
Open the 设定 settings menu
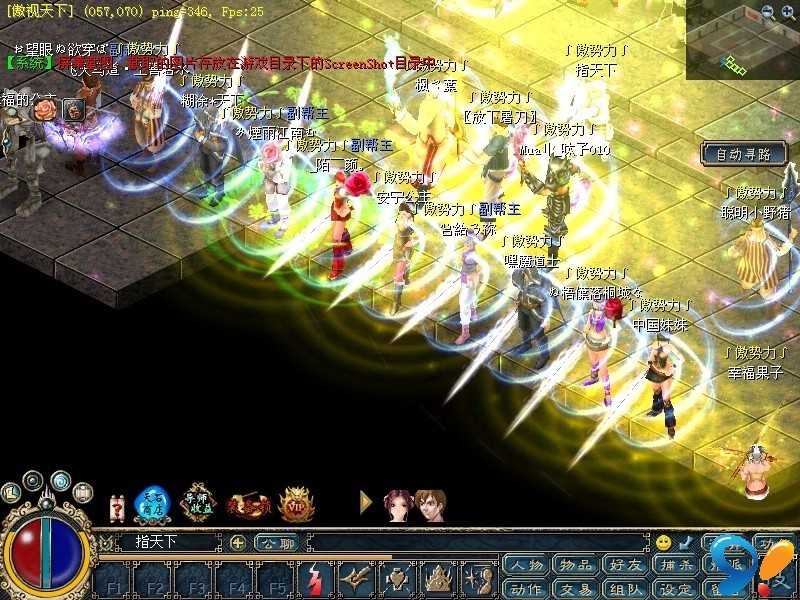click(679, 588)
